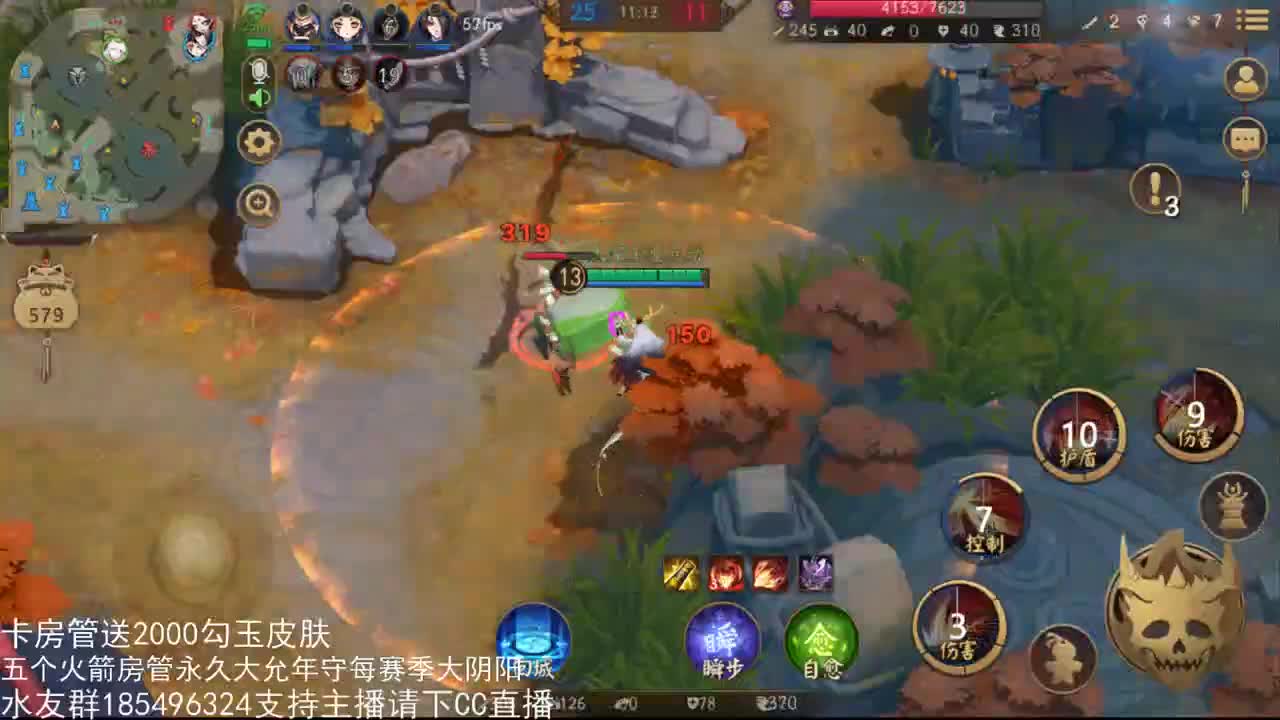Select the 瞬步 (Blink) spell button
Viewport: 1280px width, 720px height.
722,638
